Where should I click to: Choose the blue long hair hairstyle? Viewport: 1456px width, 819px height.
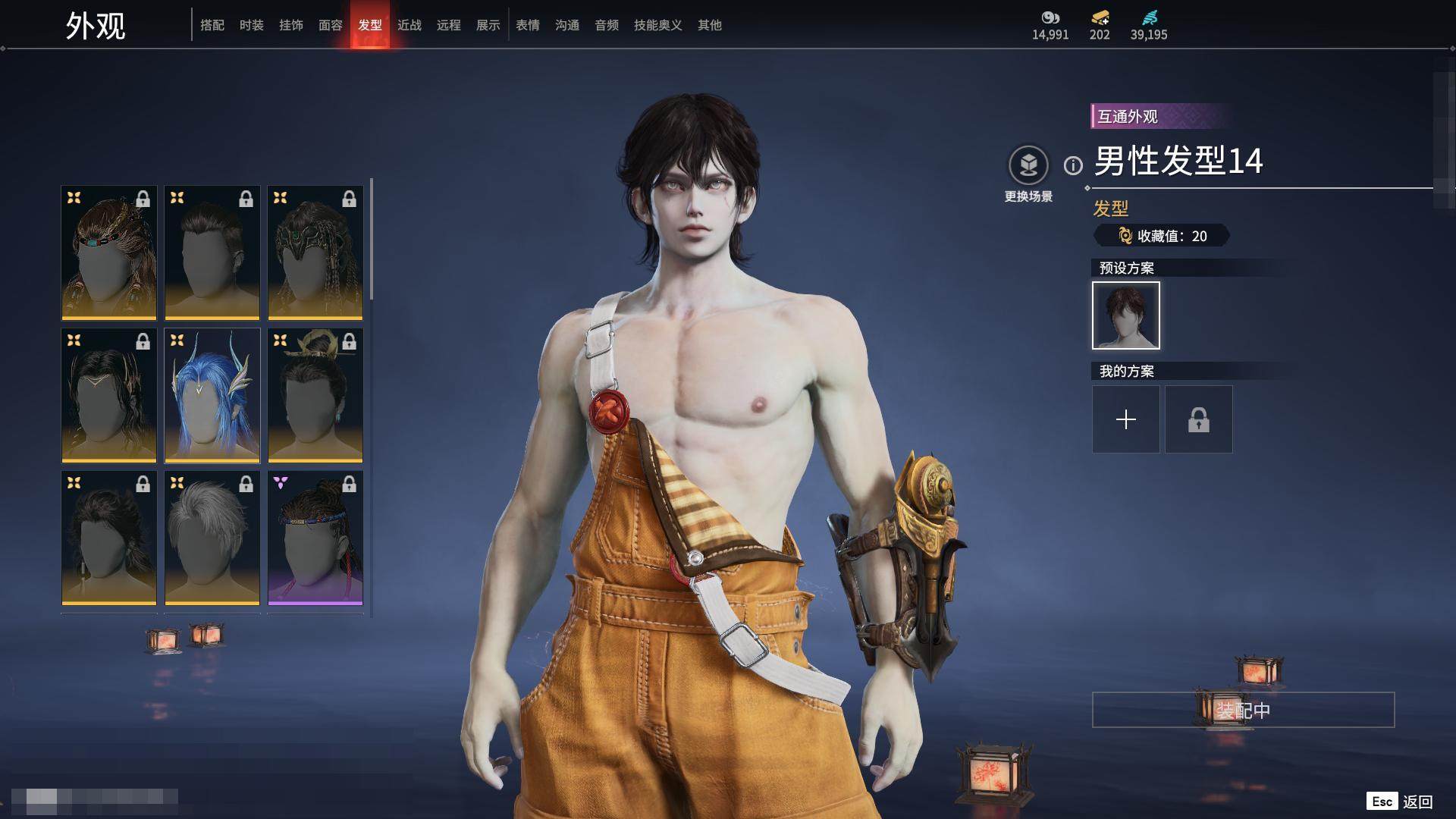click(x=212, y=395)
